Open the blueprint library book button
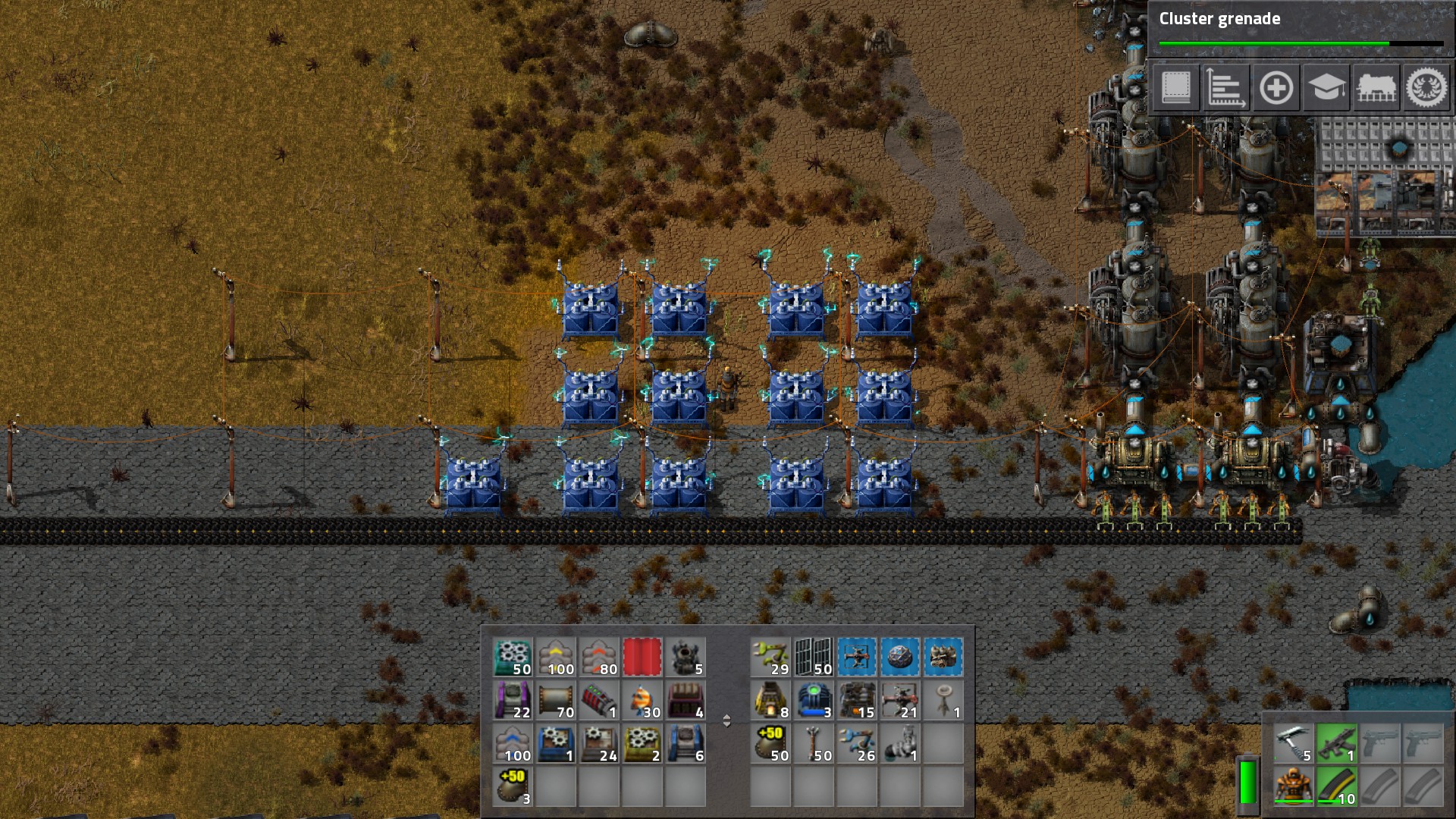This screenshot has height=819, width=1456. pyautogui.click(x=1176, y=88)
